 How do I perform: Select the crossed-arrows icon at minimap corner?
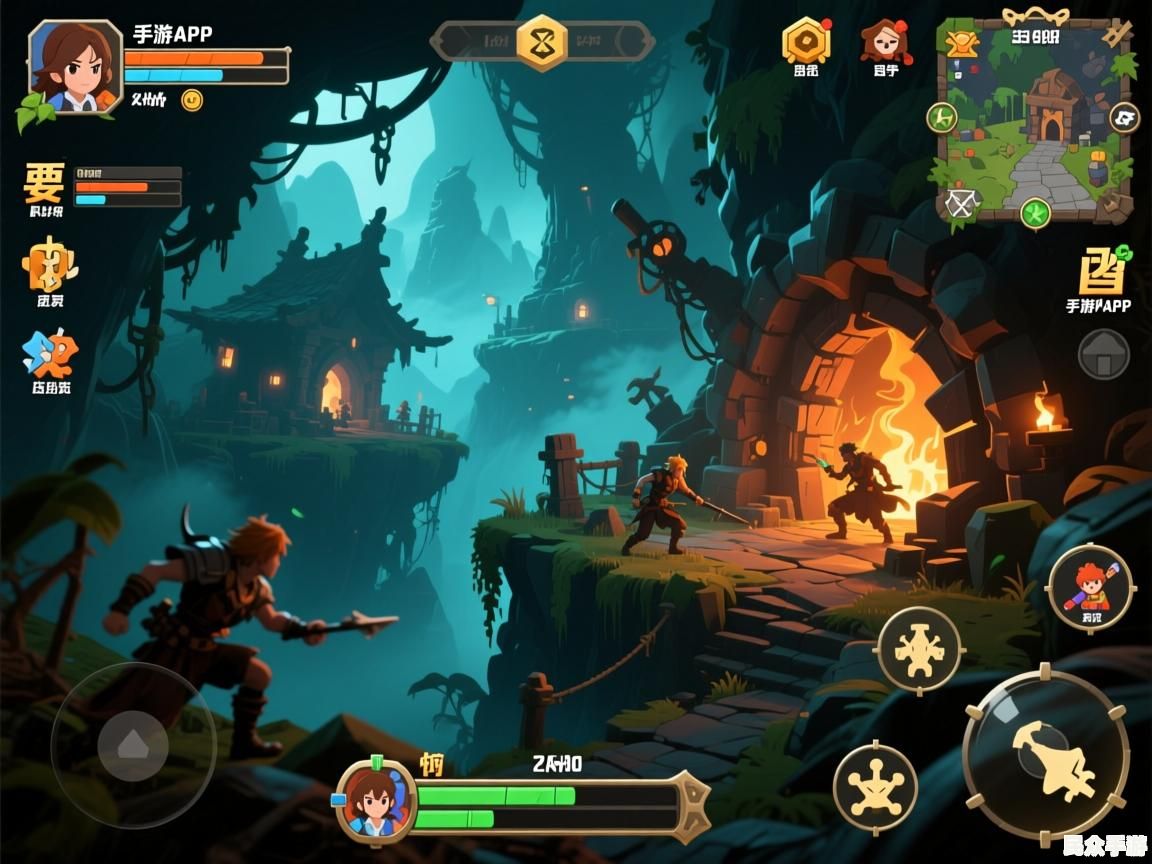[961, 204]
